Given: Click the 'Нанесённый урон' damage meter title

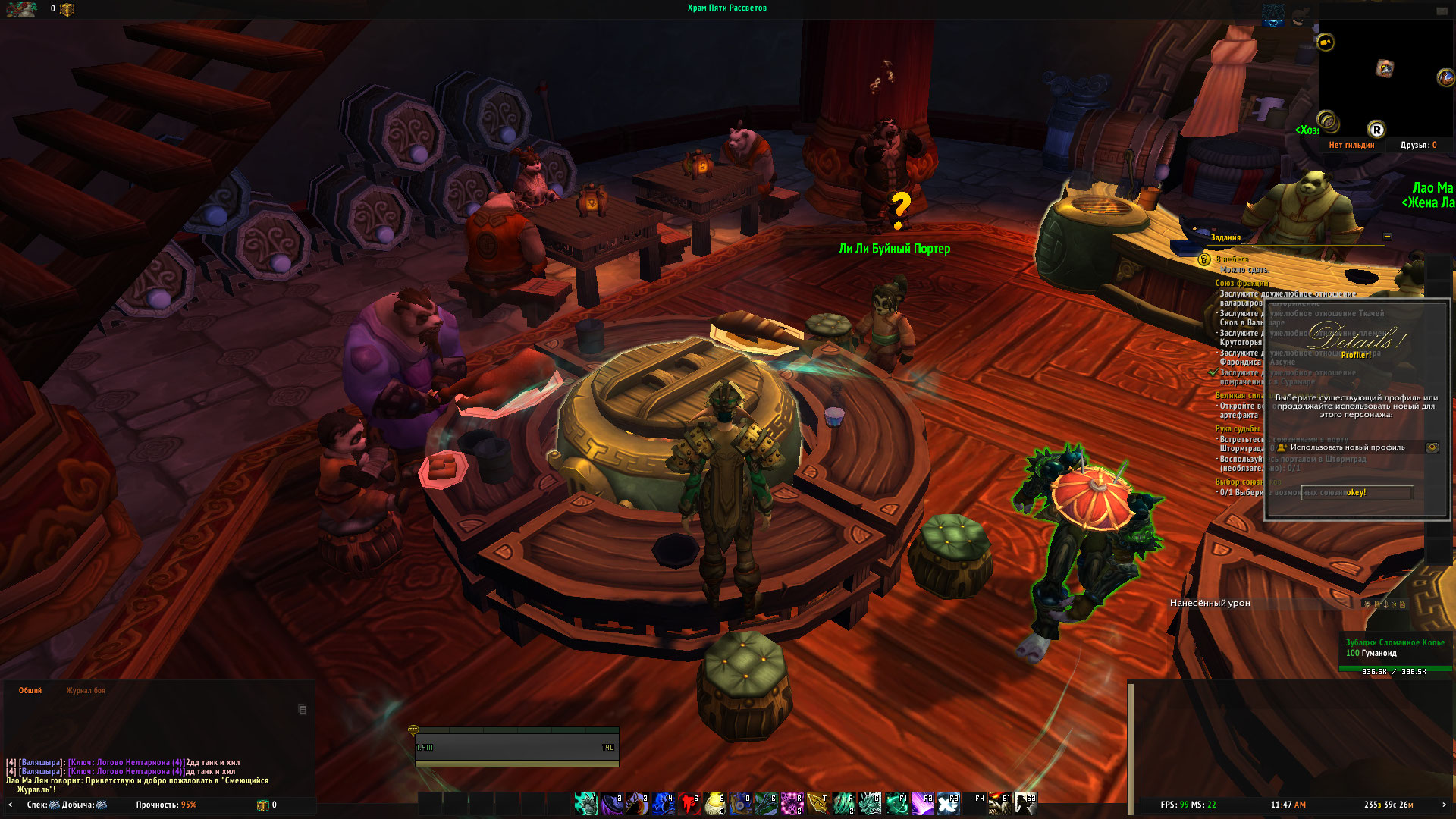Looking at the screenshot, I should coord(1210,604).
